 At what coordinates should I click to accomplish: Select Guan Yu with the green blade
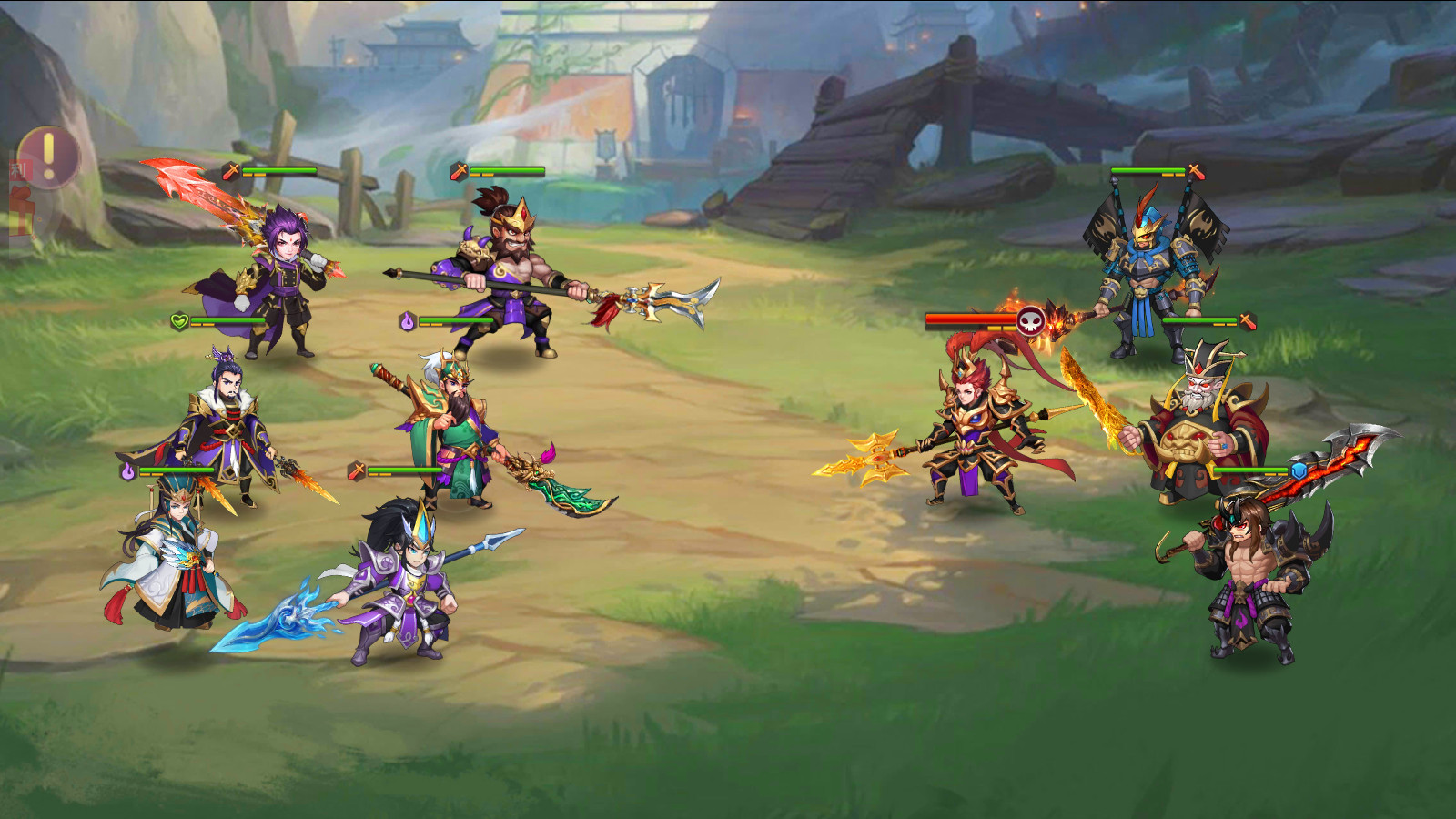[x=455, y=428]
